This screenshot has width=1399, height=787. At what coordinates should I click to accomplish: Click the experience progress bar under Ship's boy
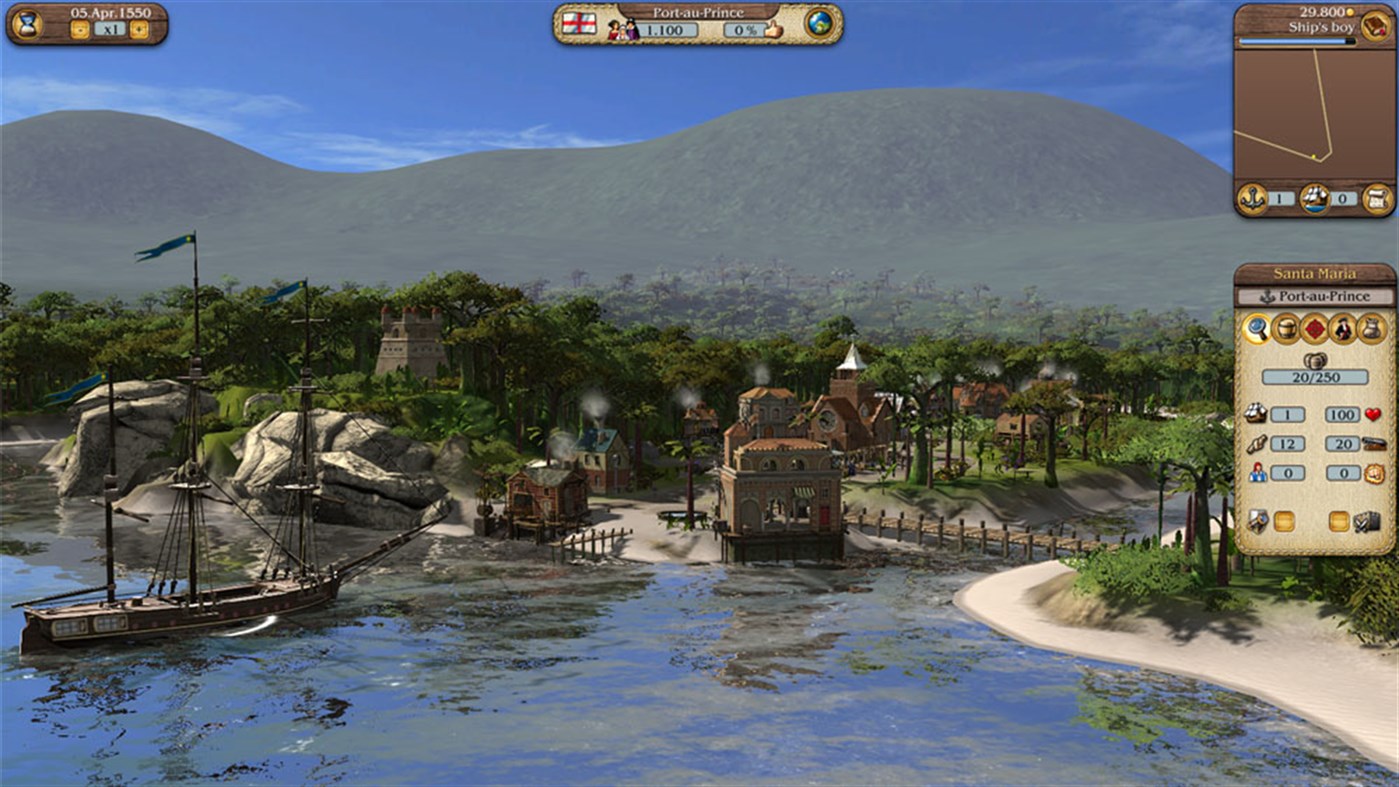pos(1294,41)
